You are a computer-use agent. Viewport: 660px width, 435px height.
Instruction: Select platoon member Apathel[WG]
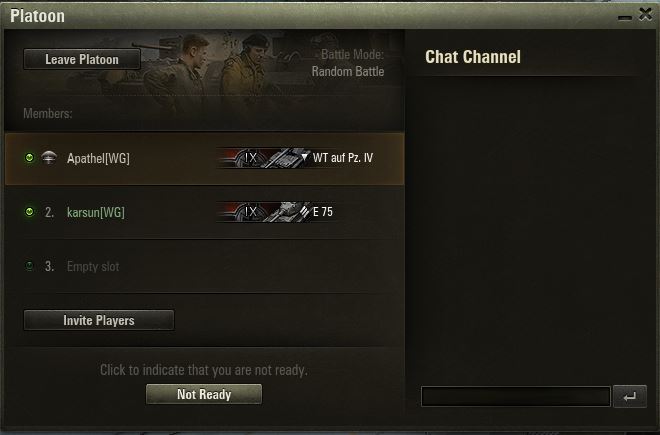tap(98, 158)
